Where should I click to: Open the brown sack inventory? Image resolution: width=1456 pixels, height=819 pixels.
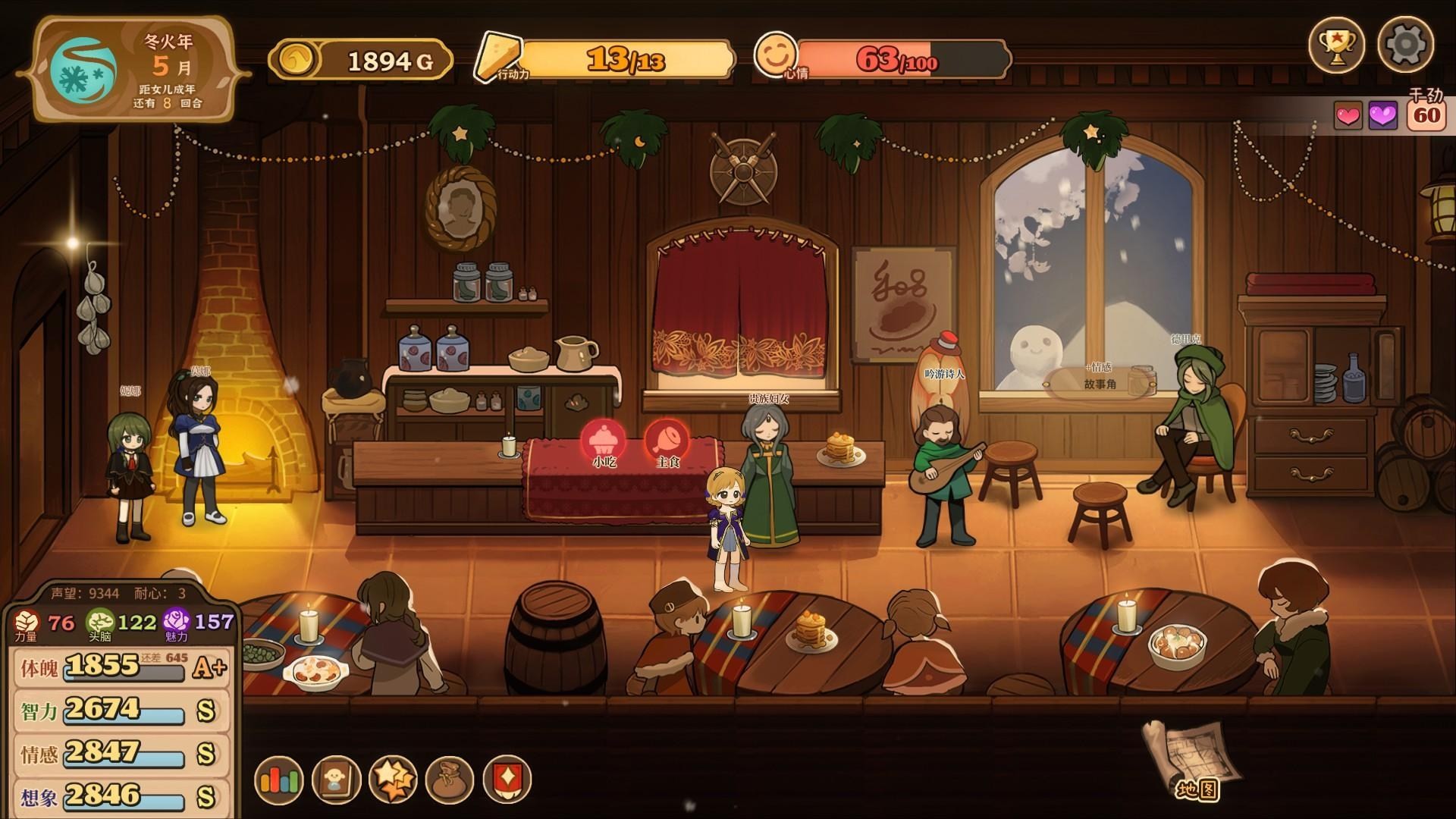pos(450,780)
